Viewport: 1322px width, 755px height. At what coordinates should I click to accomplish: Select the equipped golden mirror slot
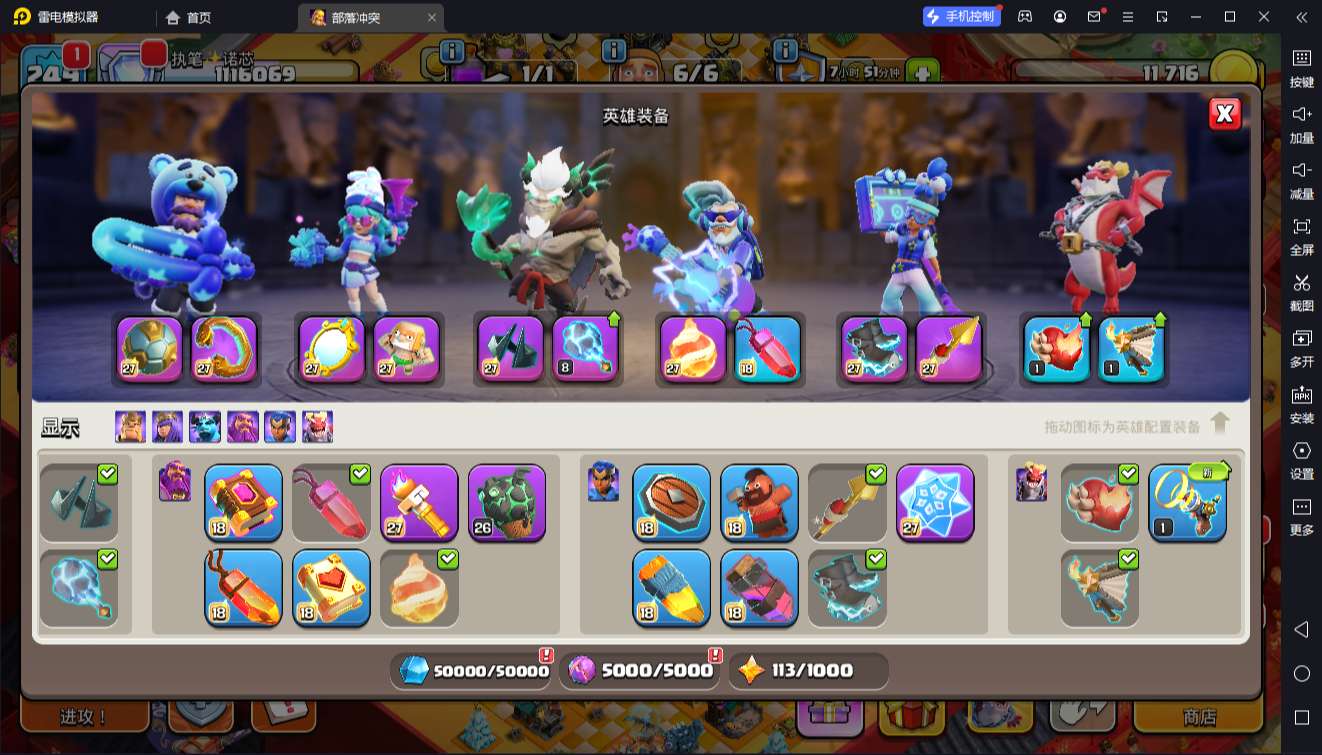pyautogui.click(x=331, y=349)
